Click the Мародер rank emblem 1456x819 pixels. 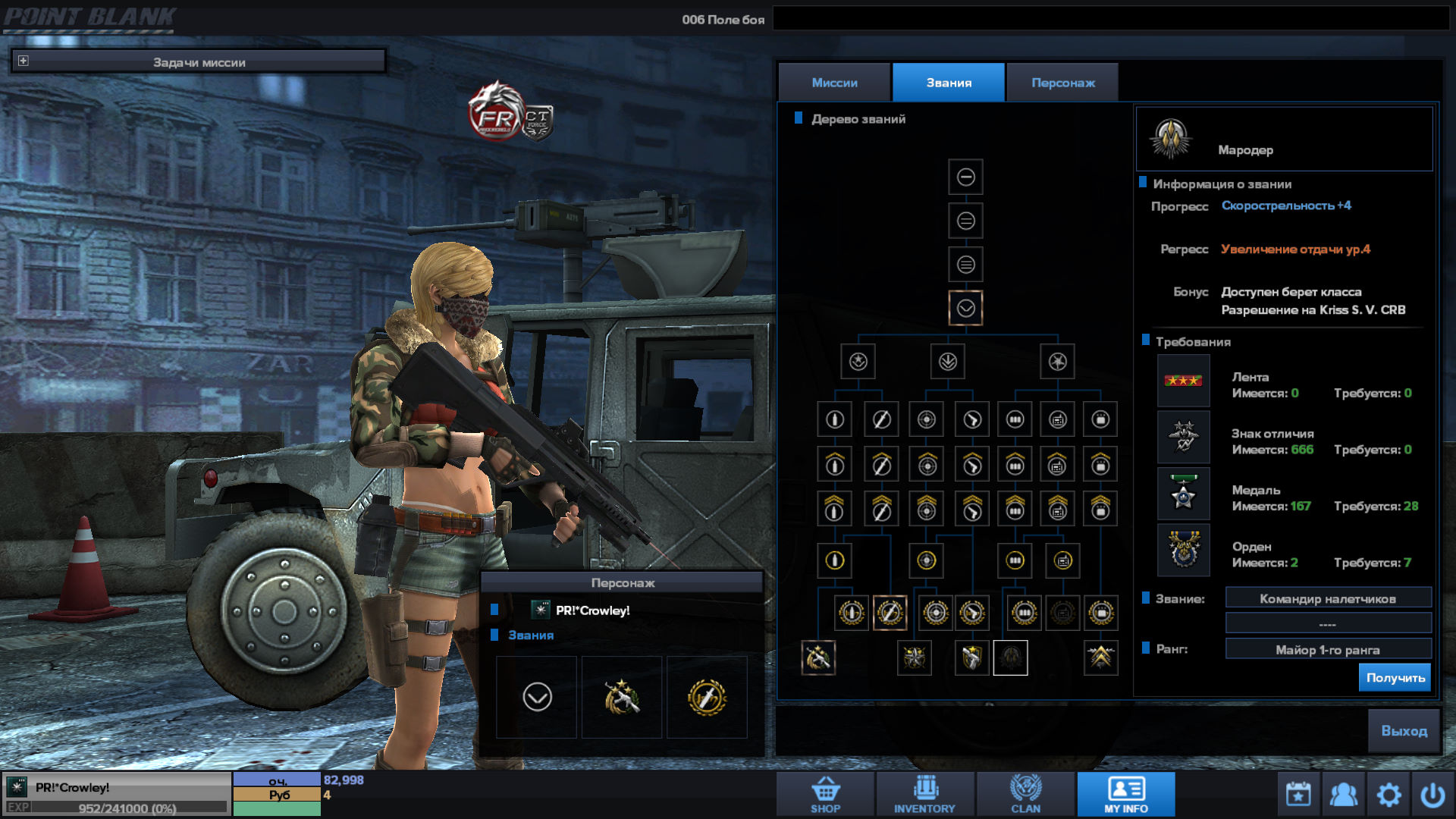coord(1172,139)
